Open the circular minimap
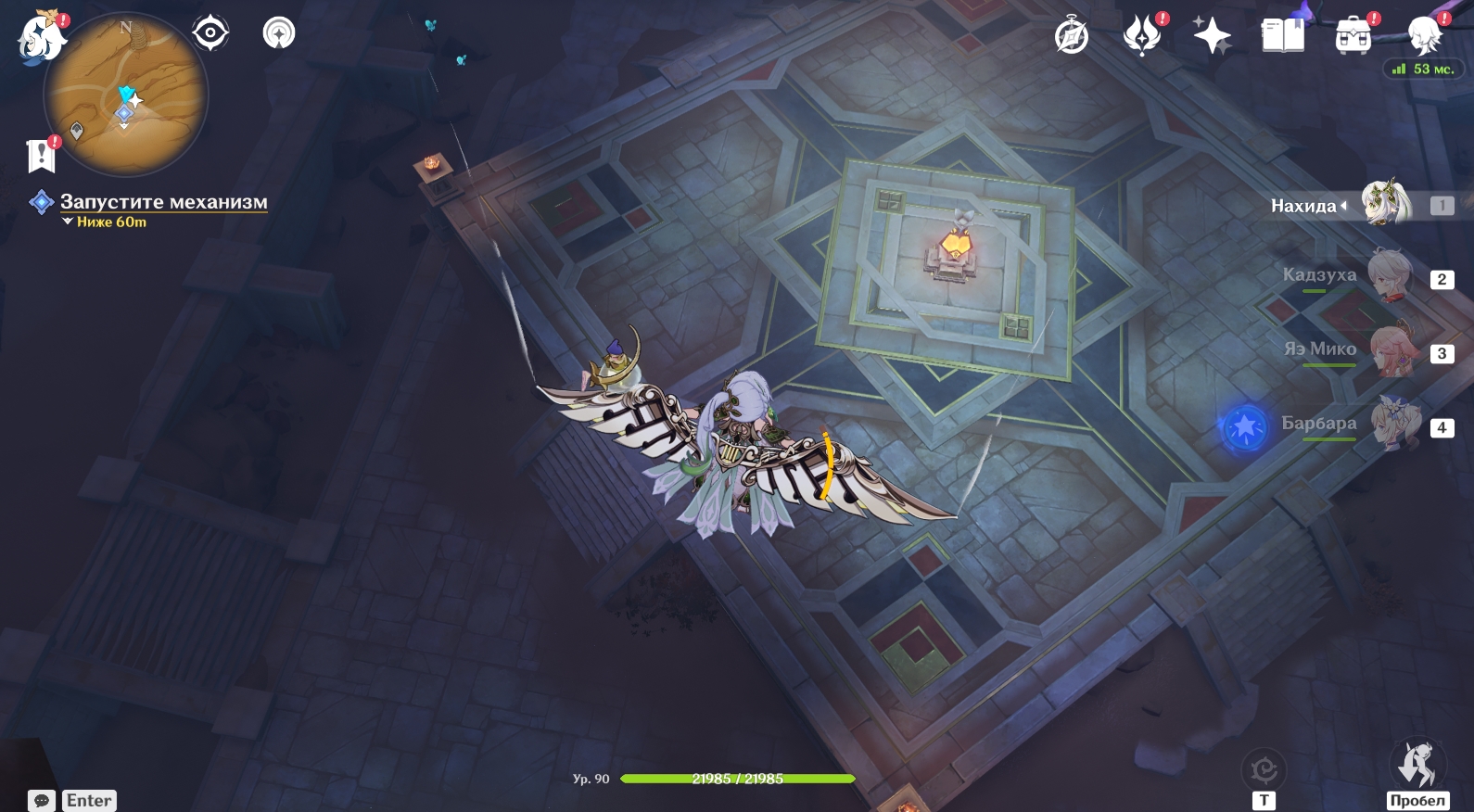1474x812 pixels. pos(126,95)
